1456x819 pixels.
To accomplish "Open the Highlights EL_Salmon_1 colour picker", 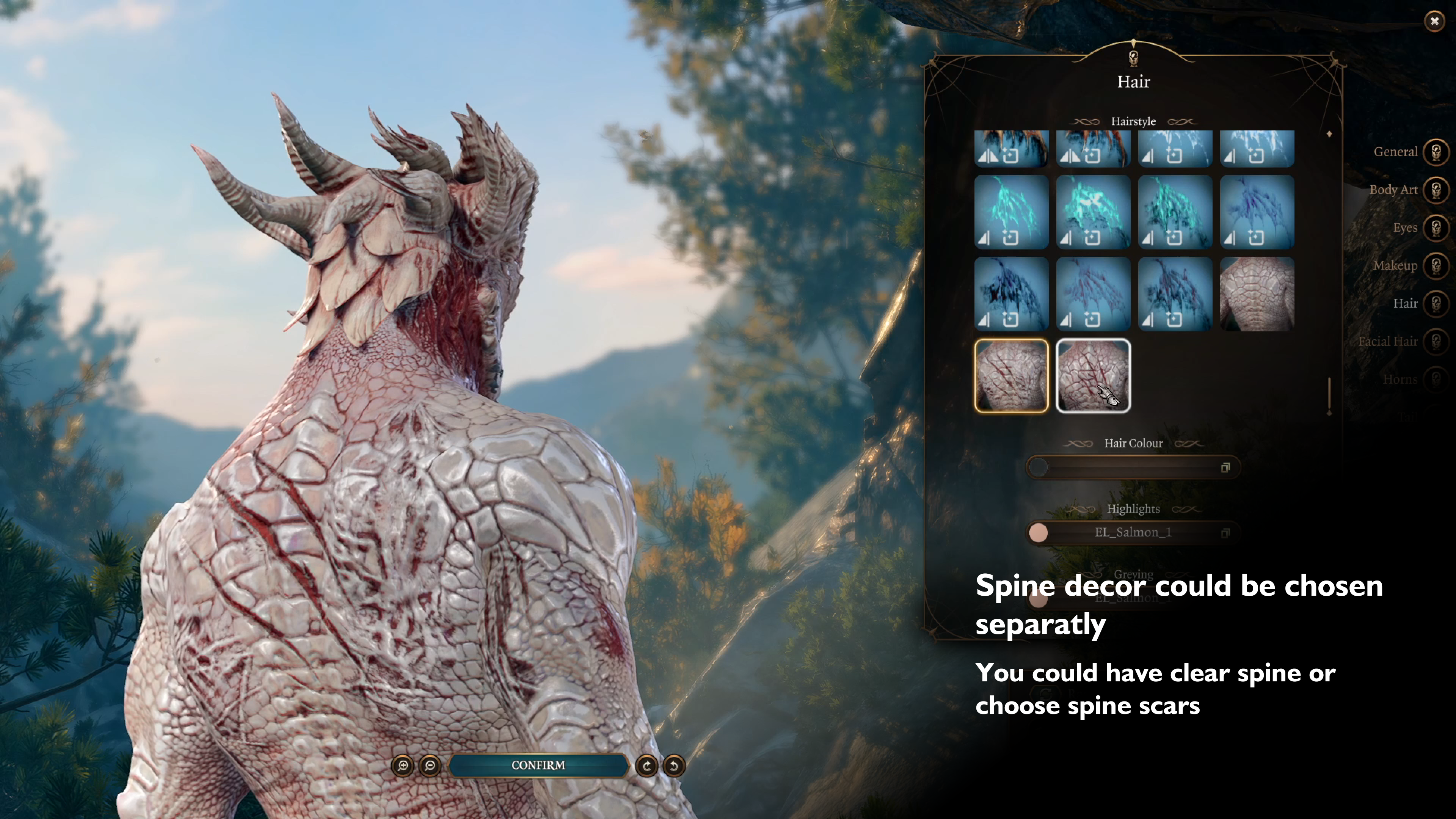I will click(1133, 532).
